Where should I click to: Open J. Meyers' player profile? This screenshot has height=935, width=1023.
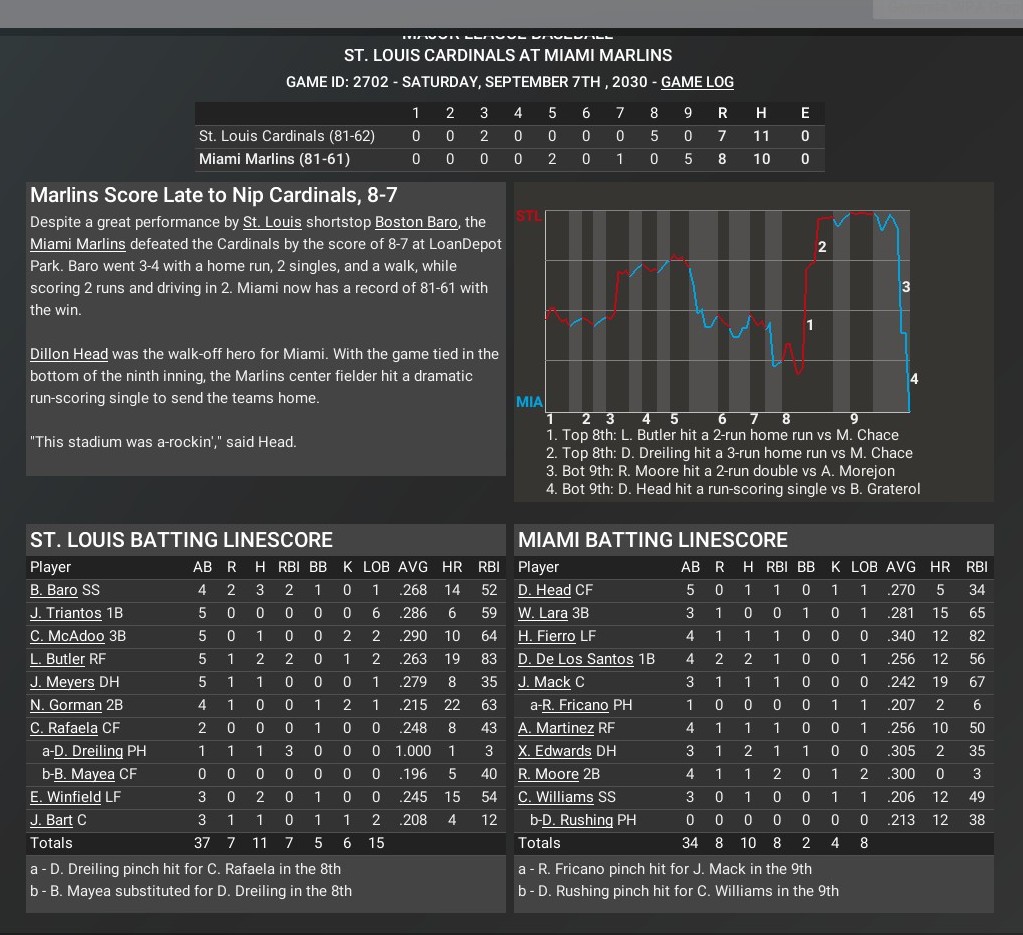point(62,682)
